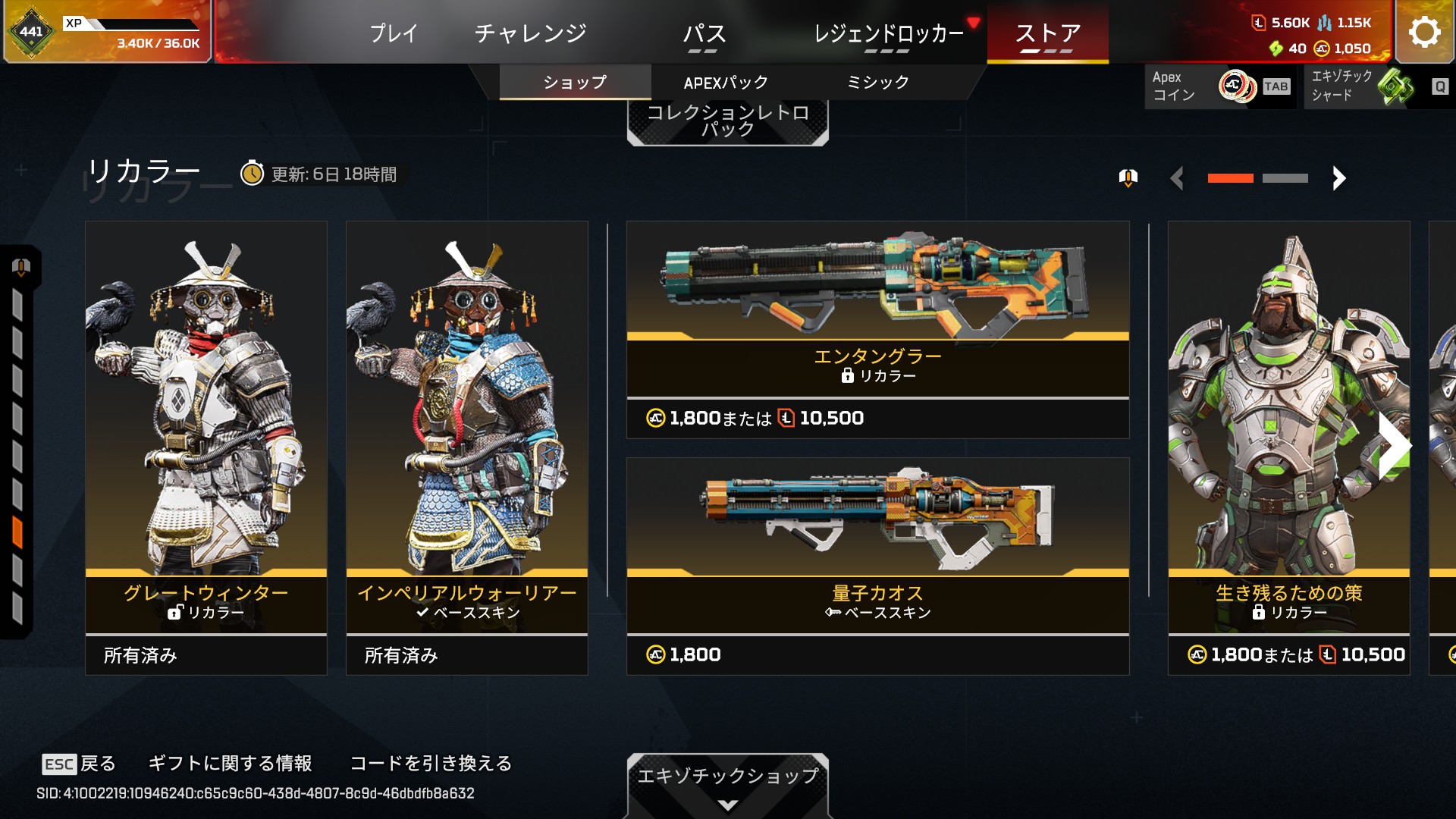Jump up to コレクションレトロパック section
The height and width of the screenshot is (819, 1456).
click(x=727, y=121)
